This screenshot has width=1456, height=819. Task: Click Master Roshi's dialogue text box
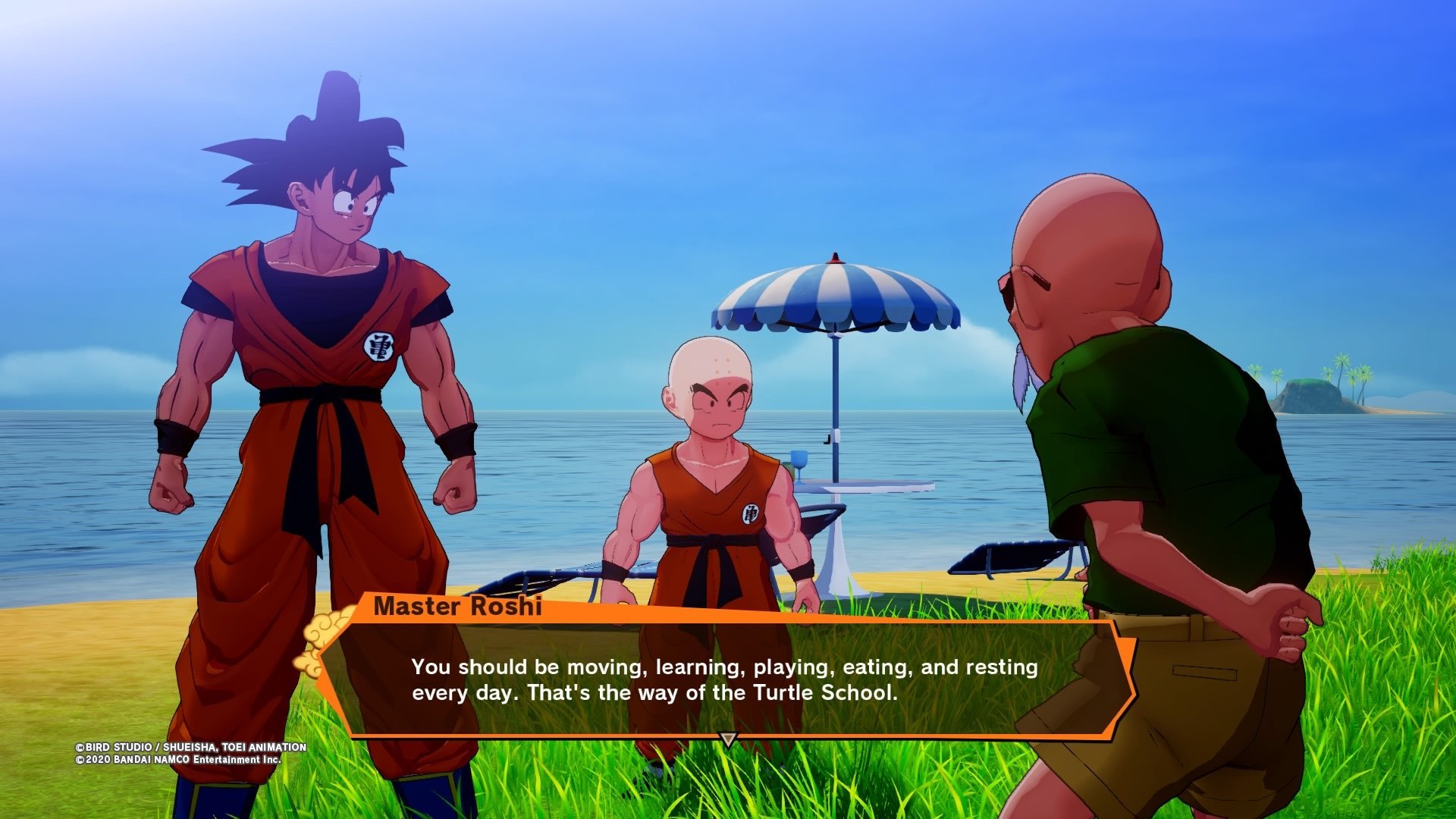[724, 679]
